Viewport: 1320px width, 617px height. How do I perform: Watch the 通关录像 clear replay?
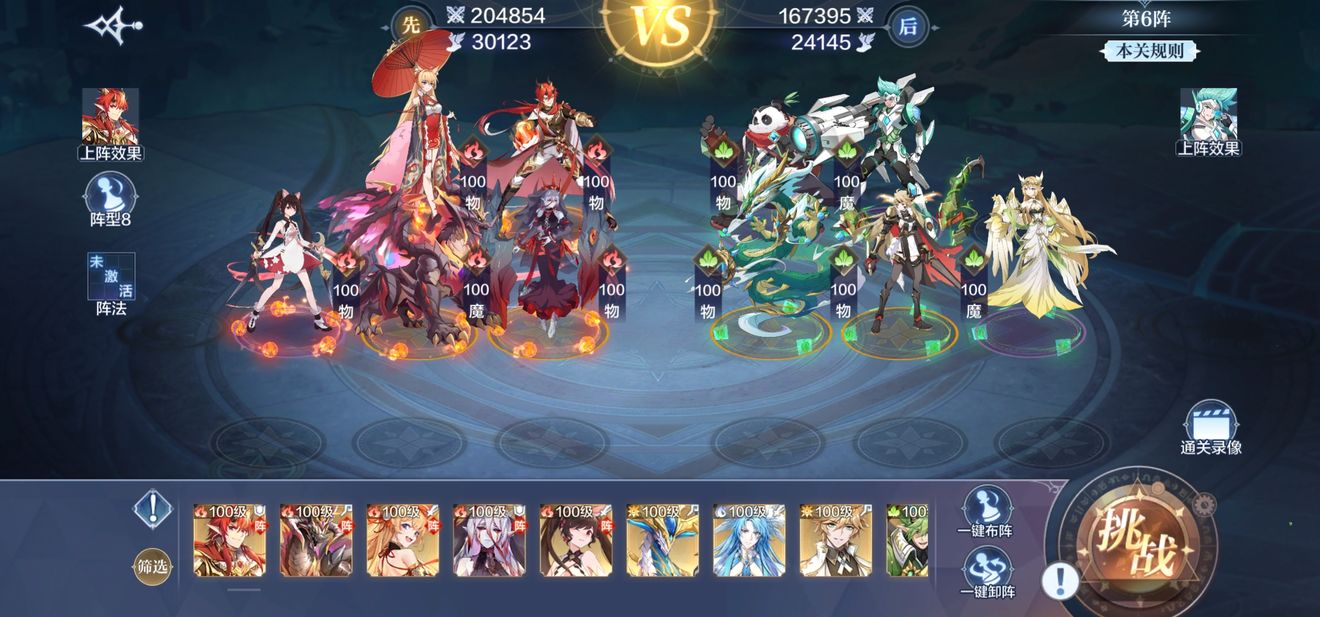[1210, 427]
